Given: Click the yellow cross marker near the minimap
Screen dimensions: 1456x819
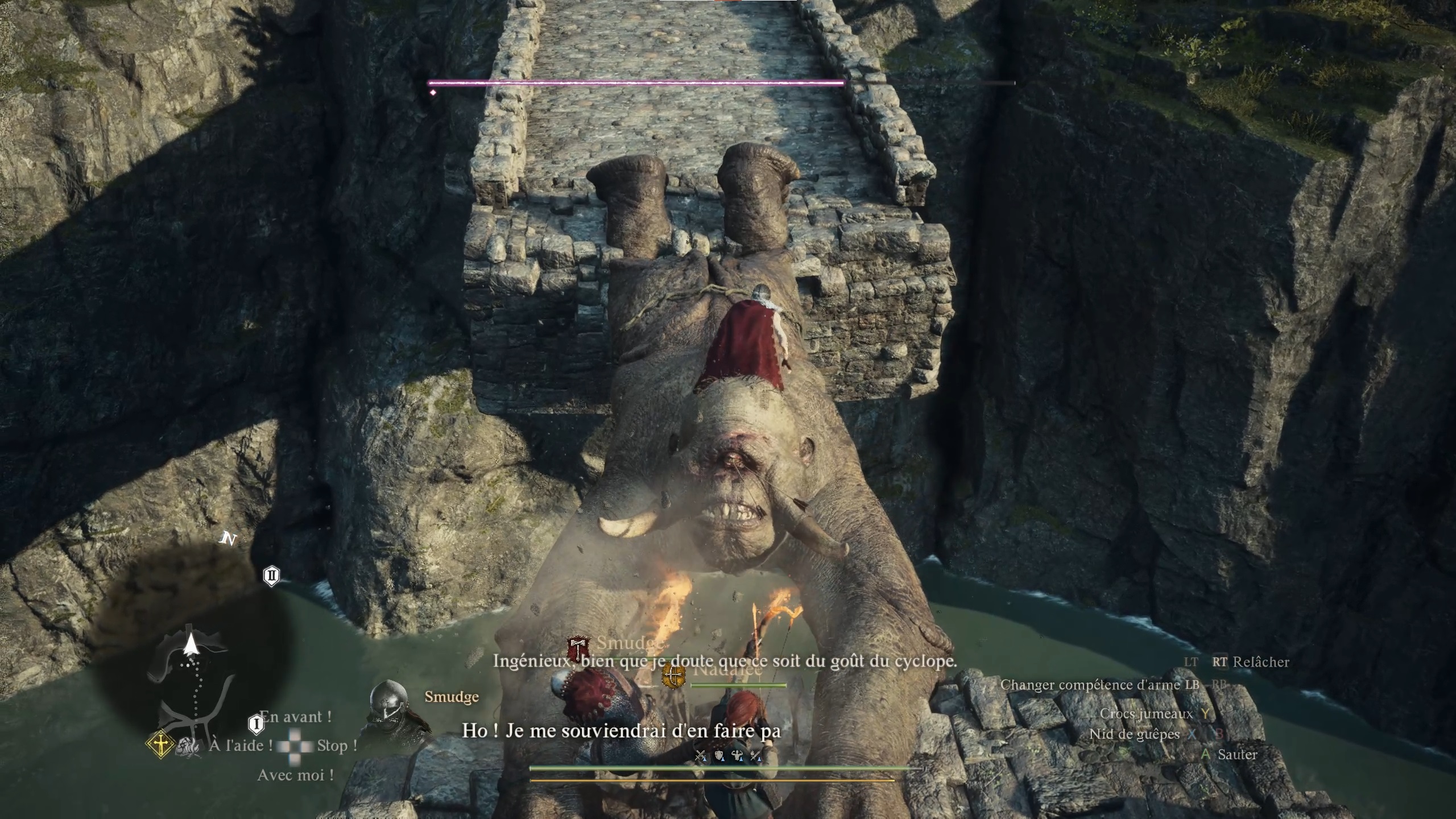Looking at the screenshot, I should coord(160,742).
